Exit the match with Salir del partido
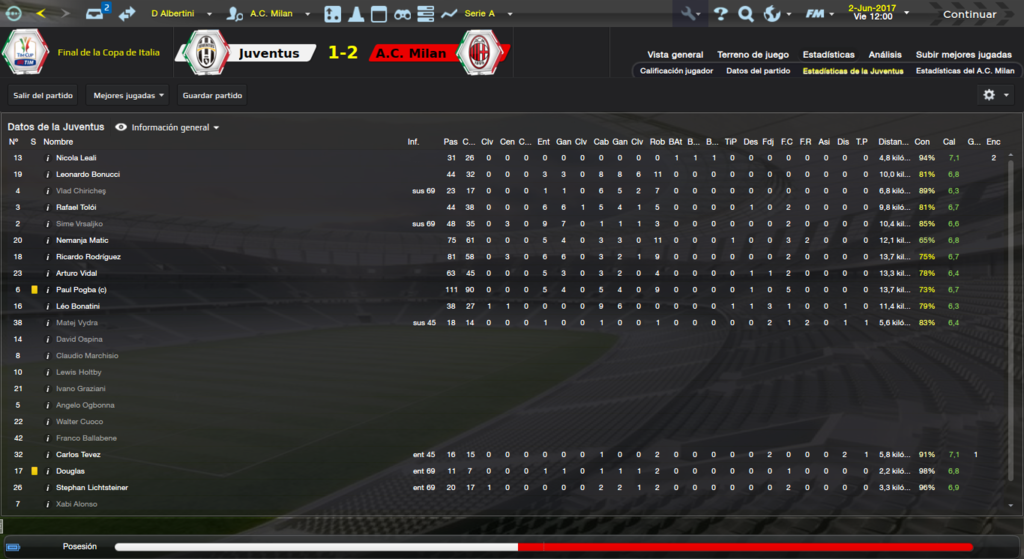The image size is (1024, 559). (x=43, y=96)
